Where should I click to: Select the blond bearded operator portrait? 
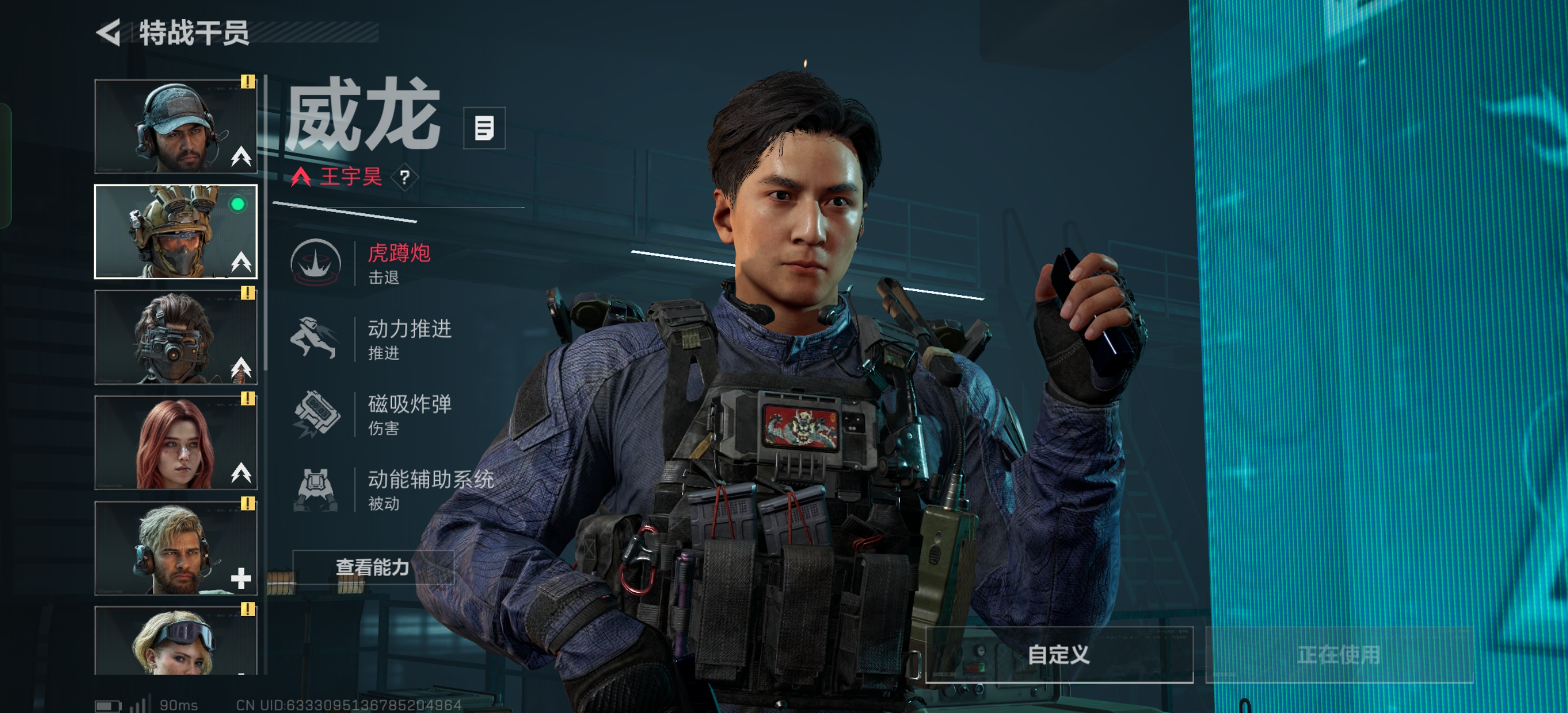pos(176,548)
